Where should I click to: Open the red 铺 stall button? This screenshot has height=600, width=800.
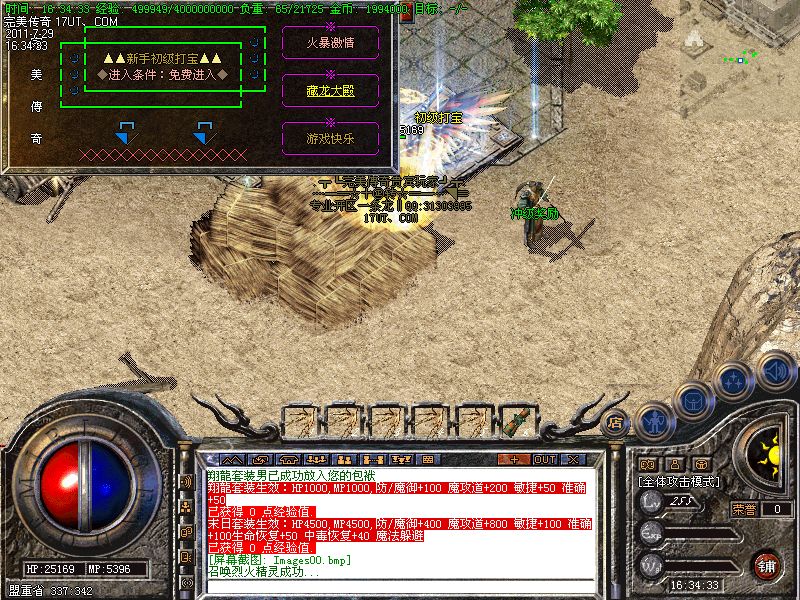click(x=767, y=565)
